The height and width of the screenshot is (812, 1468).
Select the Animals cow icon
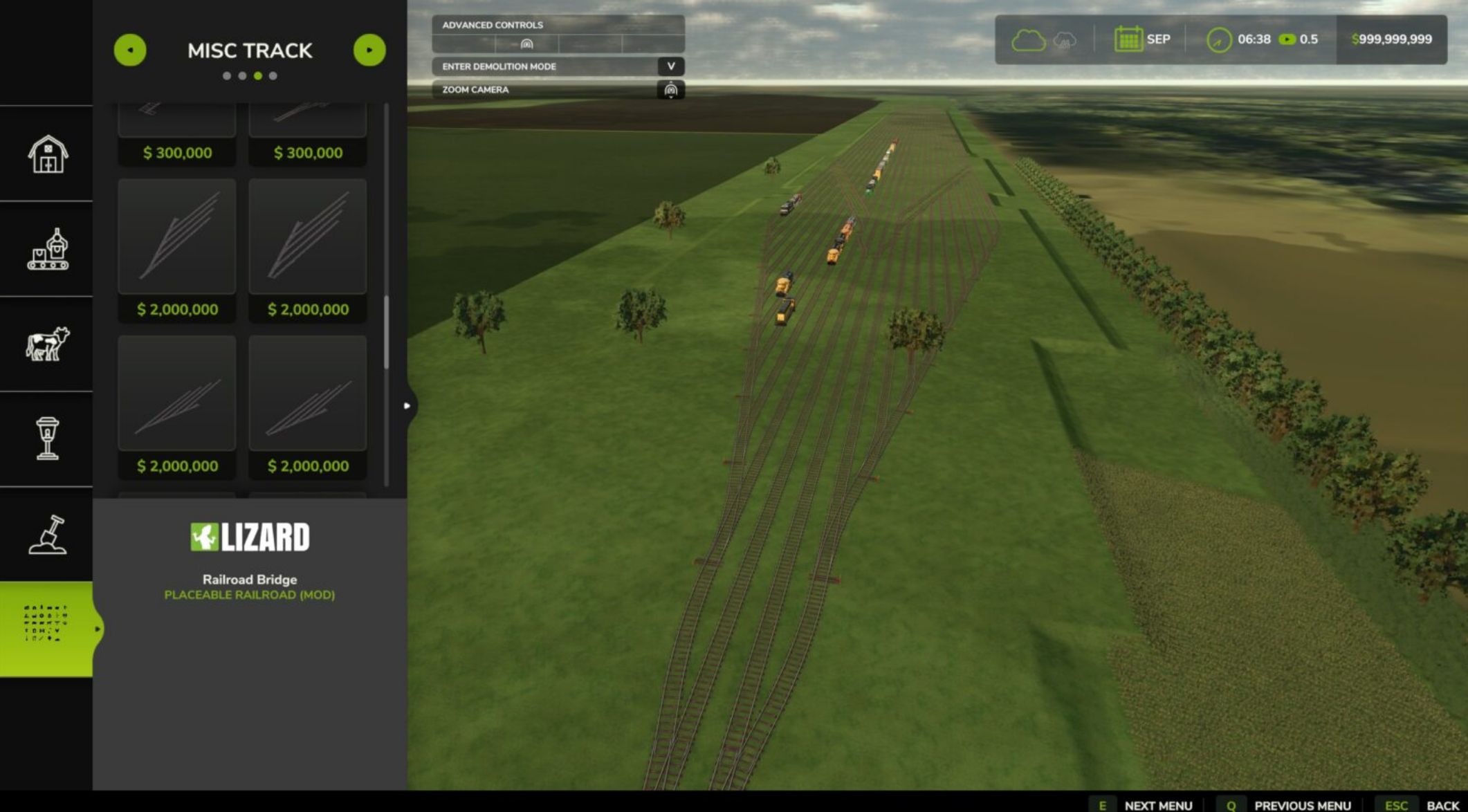(46, 344)
